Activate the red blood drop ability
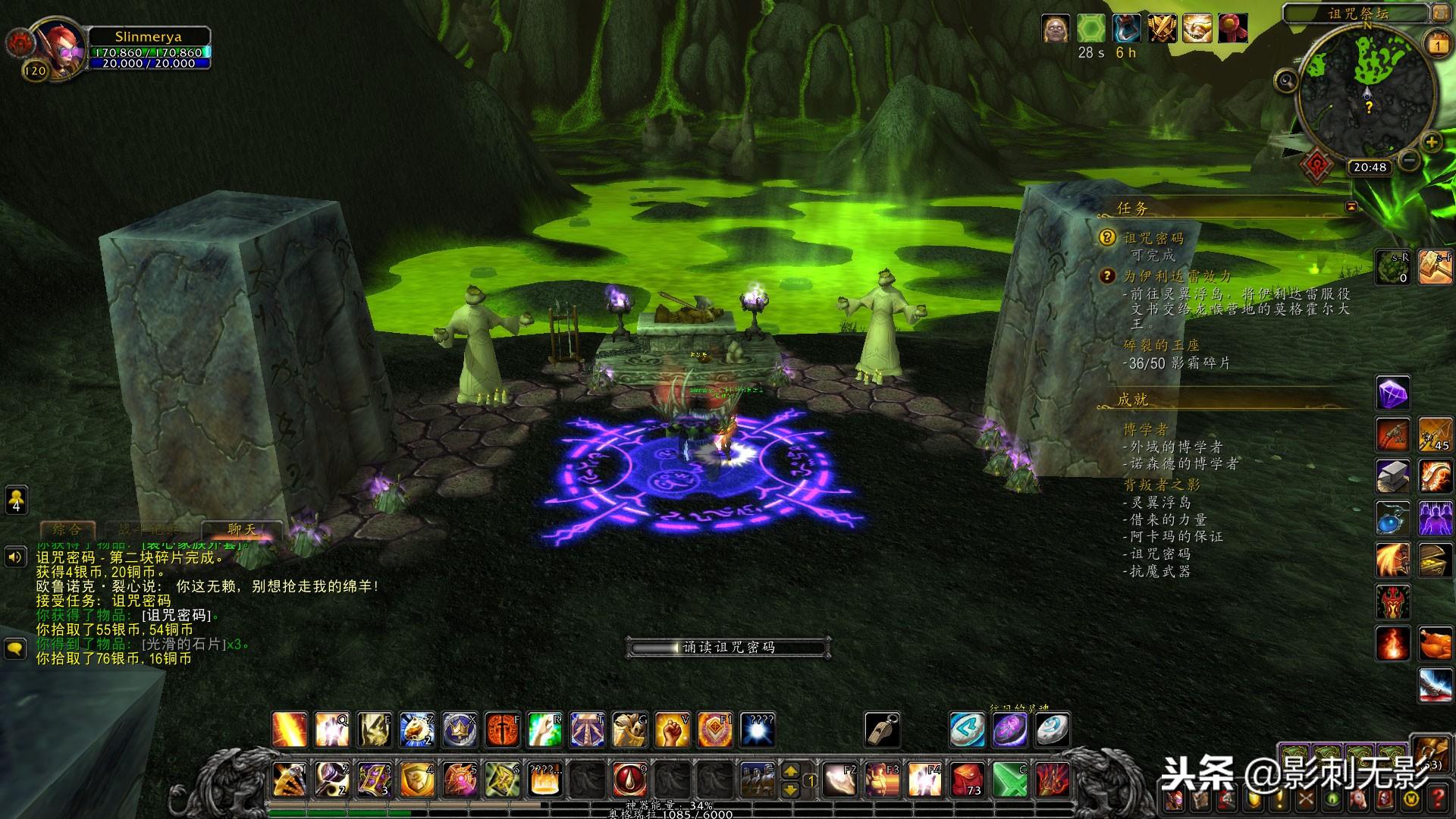Image resolution: width=1456 pixels, height=819 pixels. [x=629, y=780]
